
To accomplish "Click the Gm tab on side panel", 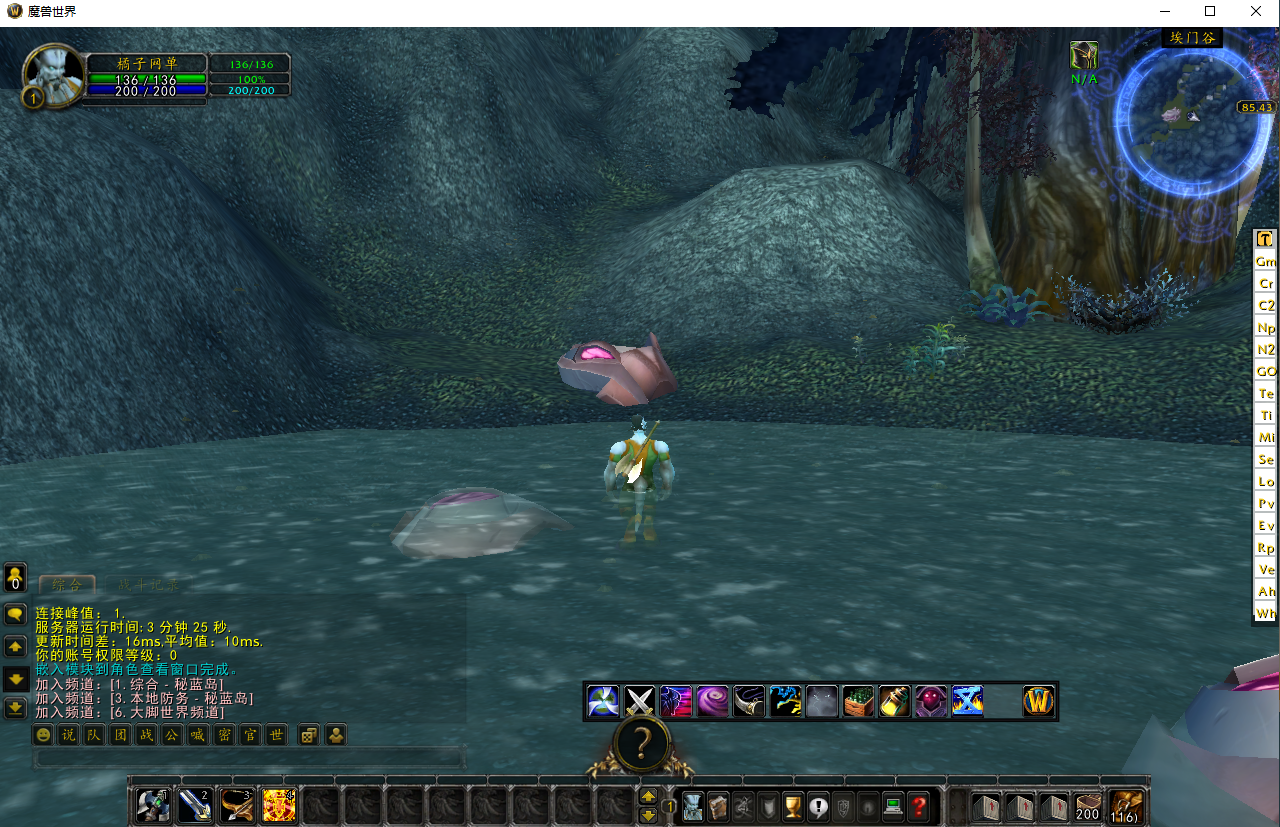I will click(x=1265, y=261).
